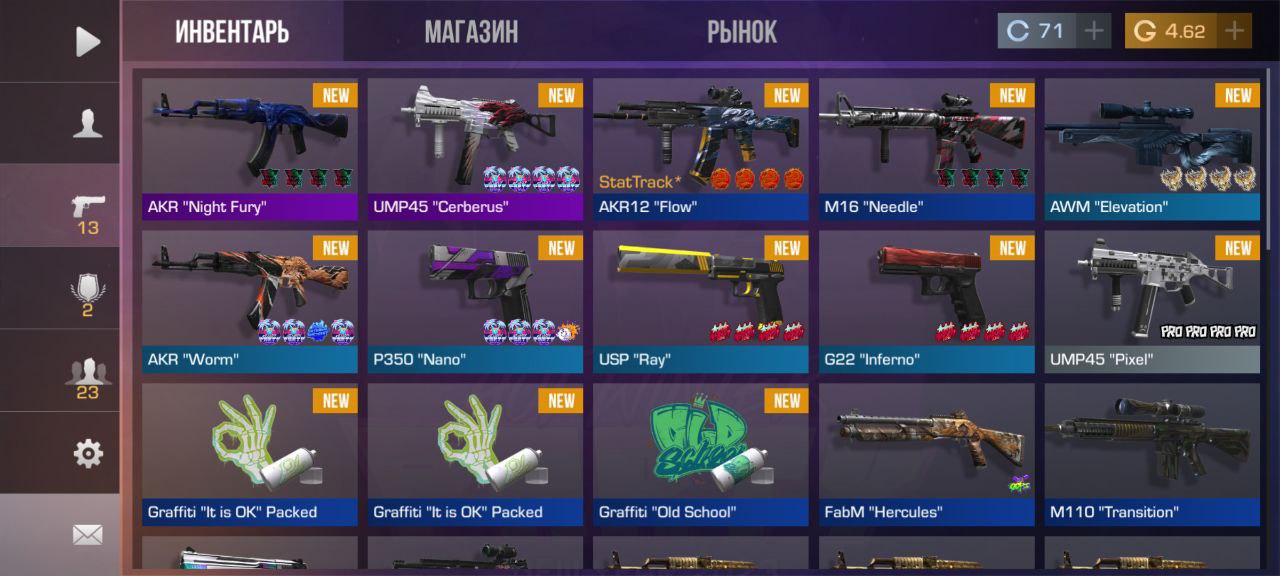Choose the StatTrack AKR12 "Flow" item
Screen dimensions: 1280x576
[700, 149]
